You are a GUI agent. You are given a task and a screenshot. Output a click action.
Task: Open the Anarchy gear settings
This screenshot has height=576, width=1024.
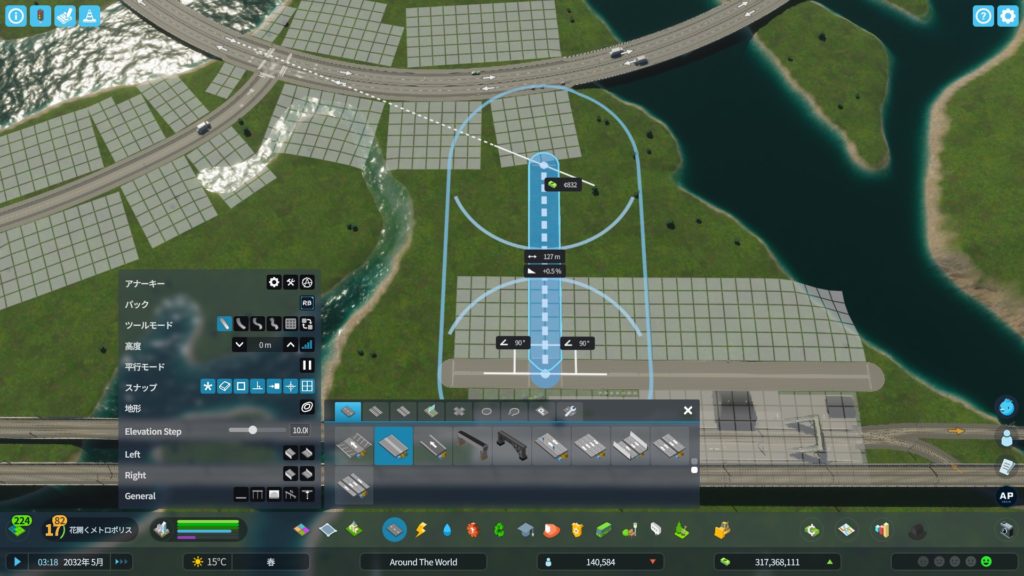273,283
